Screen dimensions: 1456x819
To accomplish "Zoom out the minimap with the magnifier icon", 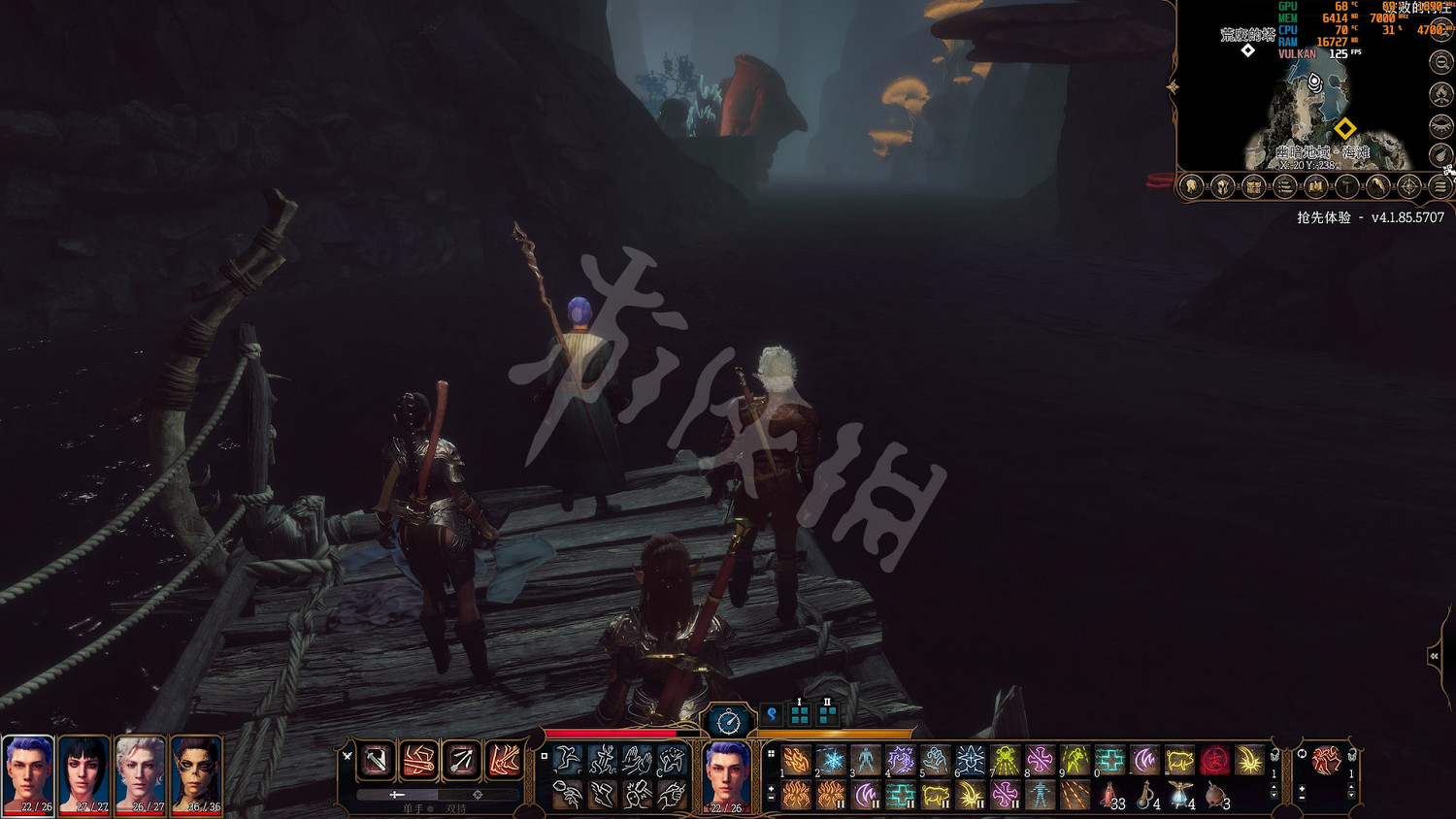I will [1440, 60].
